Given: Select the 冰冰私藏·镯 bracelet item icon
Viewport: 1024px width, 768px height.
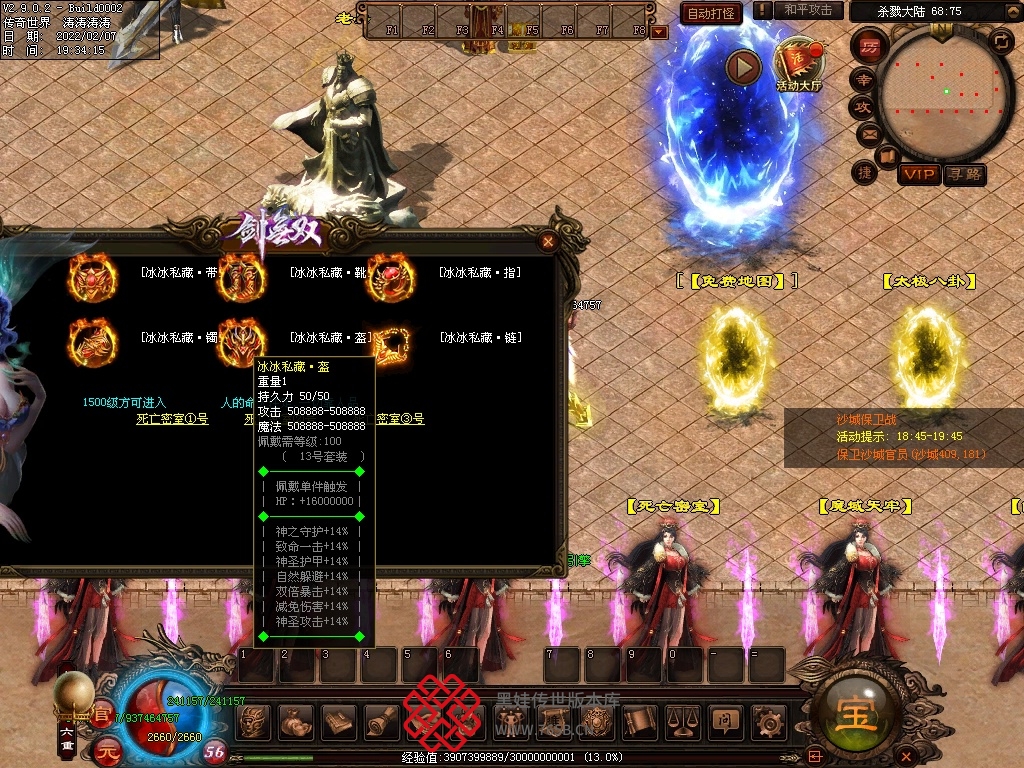Looking at the screenshot, I should pos(92,341).
